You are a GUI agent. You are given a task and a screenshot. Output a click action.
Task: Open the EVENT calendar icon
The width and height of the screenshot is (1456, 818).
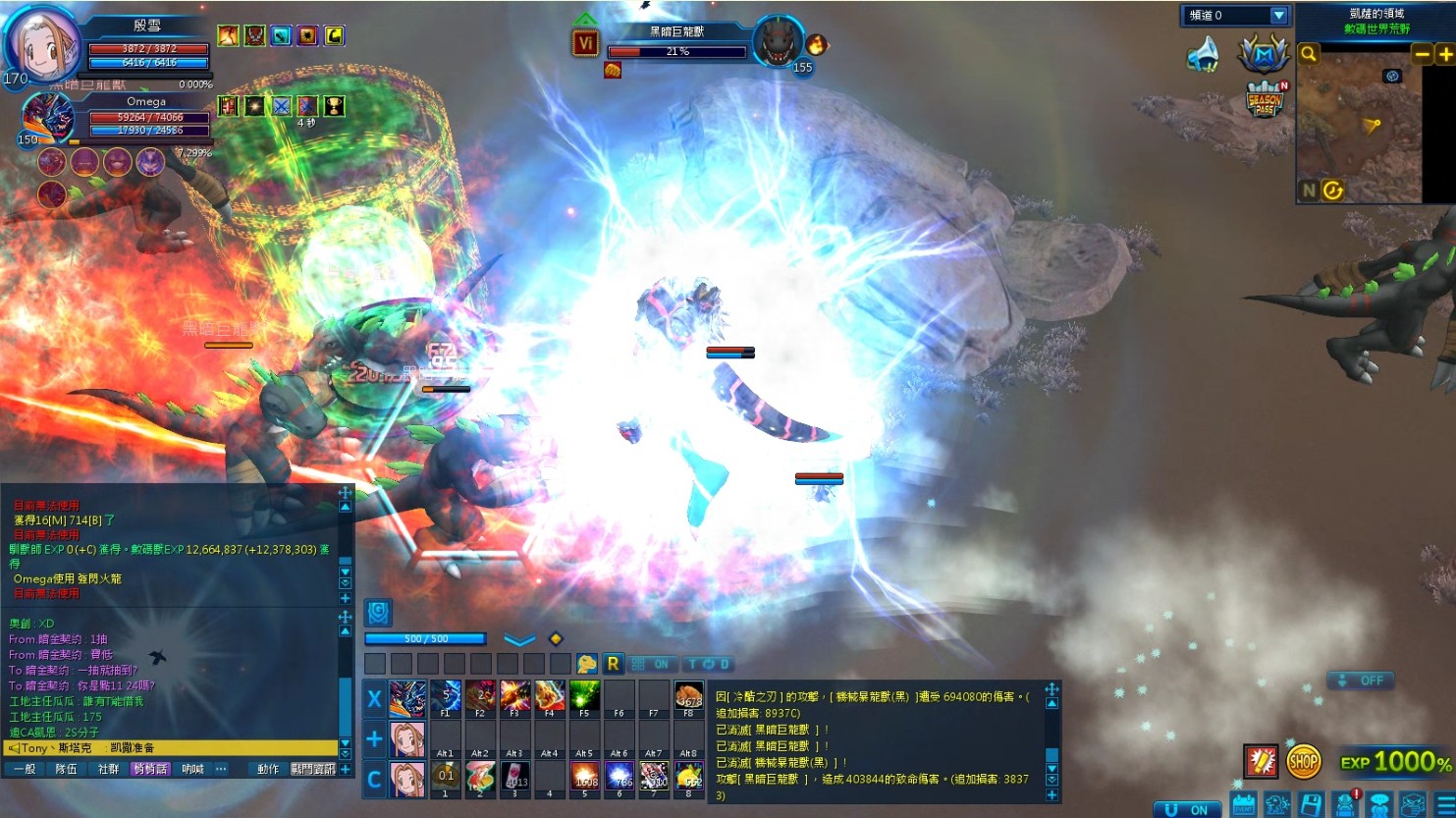[x=1243, y=805]
